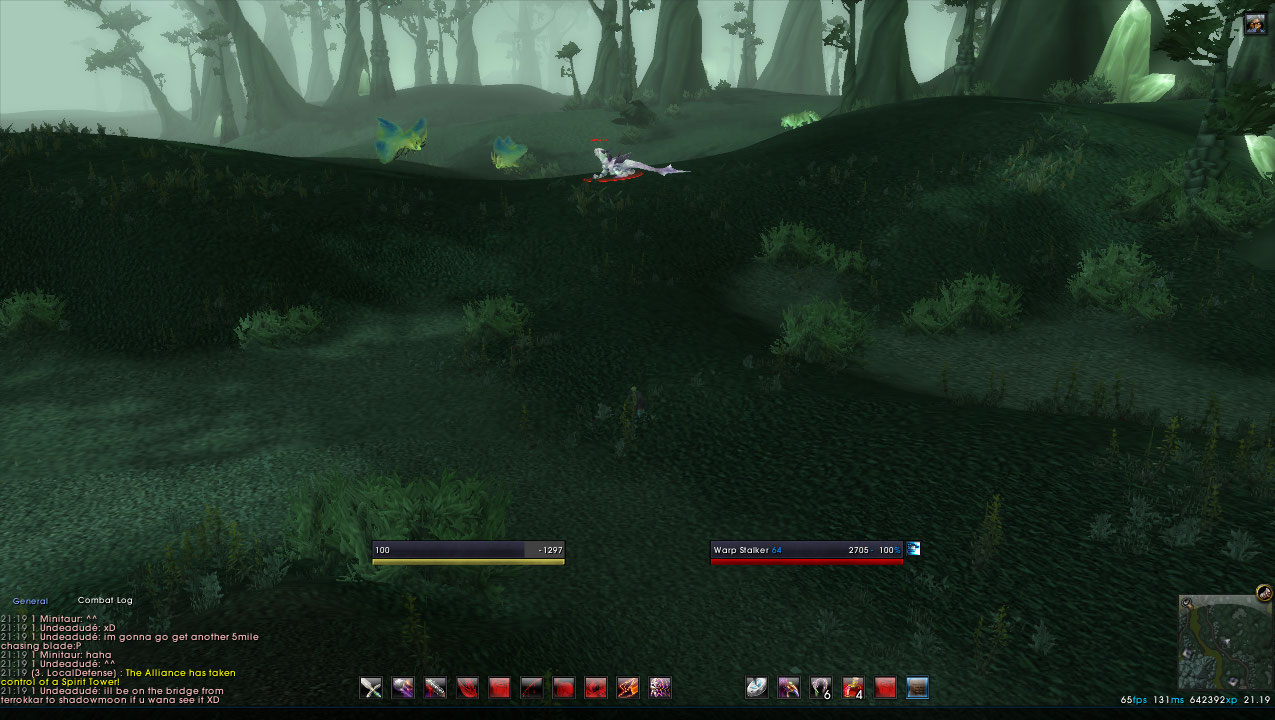Click the blue-highlighted action bar slot
Viewport: 1275px width, 720px height.
(917, 687)
